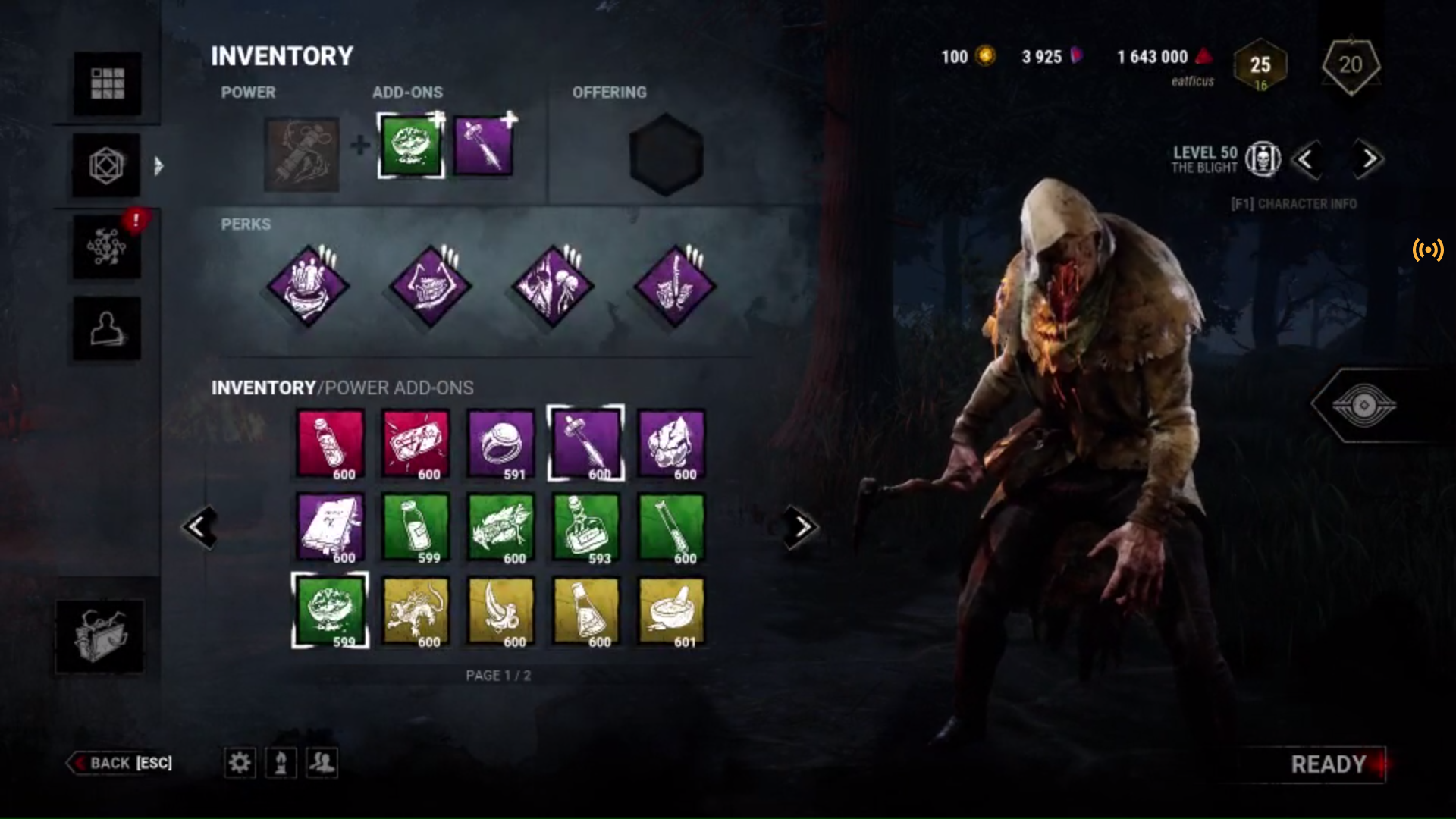The height and width of the screenshot is (819, 1456).
Task: Click the streaming indicator icon top right
Action: pyautogui.click(x=1428, y=250)
